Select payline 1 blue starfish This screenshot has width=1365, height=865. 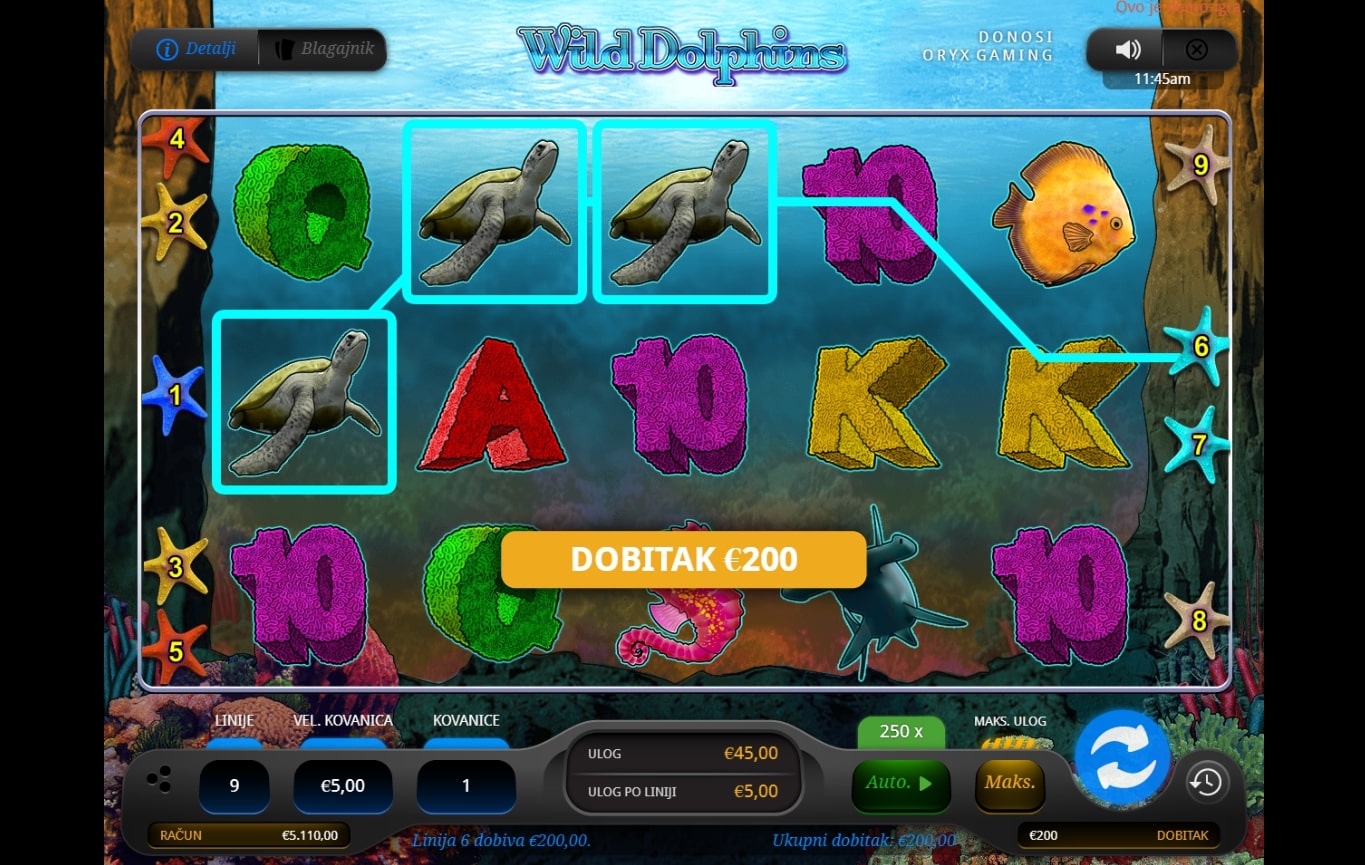(x=174, y=395)
